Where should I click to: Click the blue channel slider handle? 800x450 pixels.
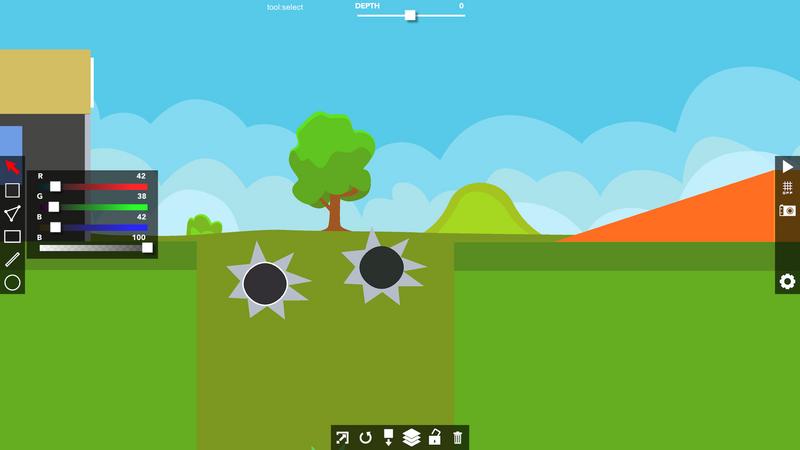click(x=56, y=227)
